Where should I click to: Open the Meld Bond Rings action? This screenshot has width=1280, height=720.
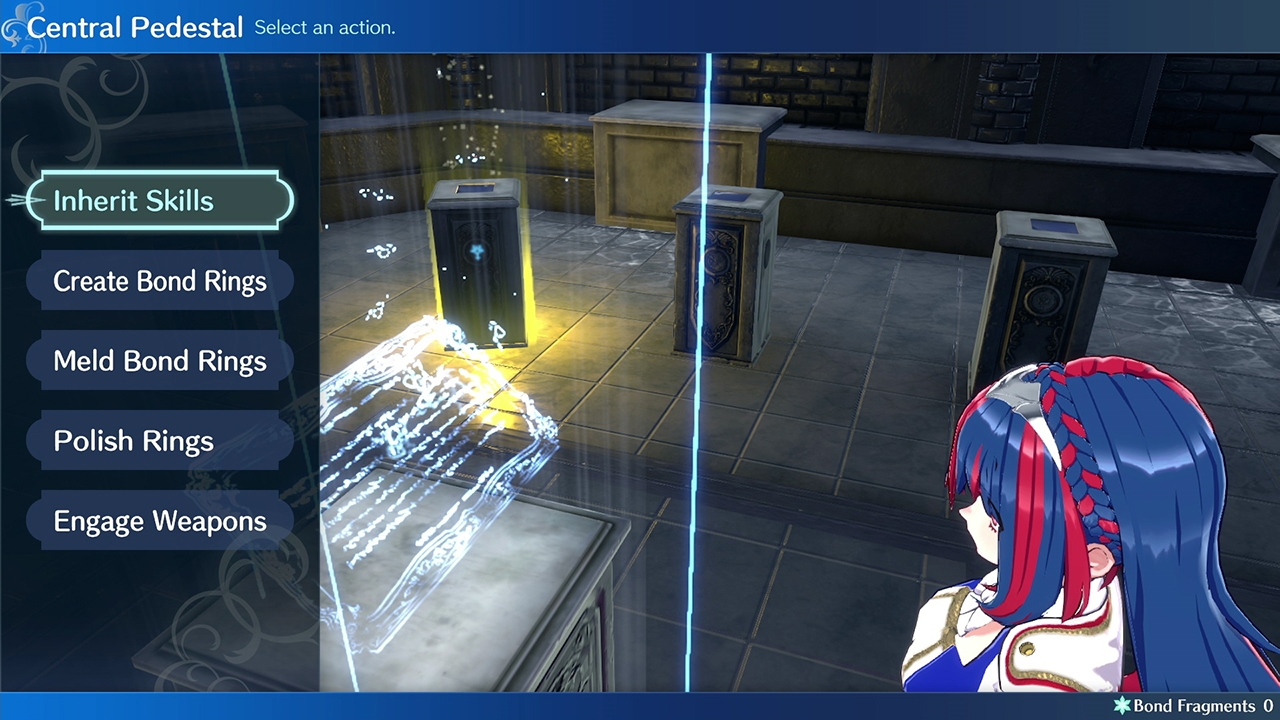click(x=160, y=361)
